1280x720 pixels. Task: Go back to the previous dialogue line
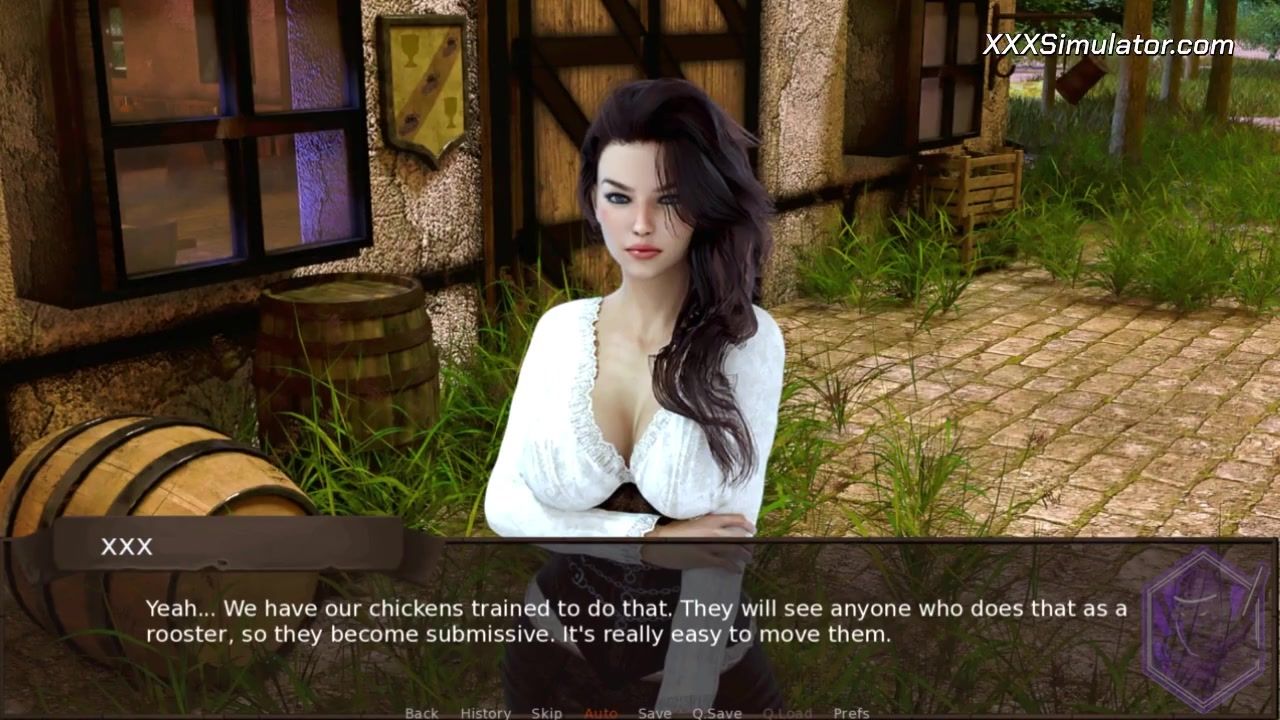[421, 713]
